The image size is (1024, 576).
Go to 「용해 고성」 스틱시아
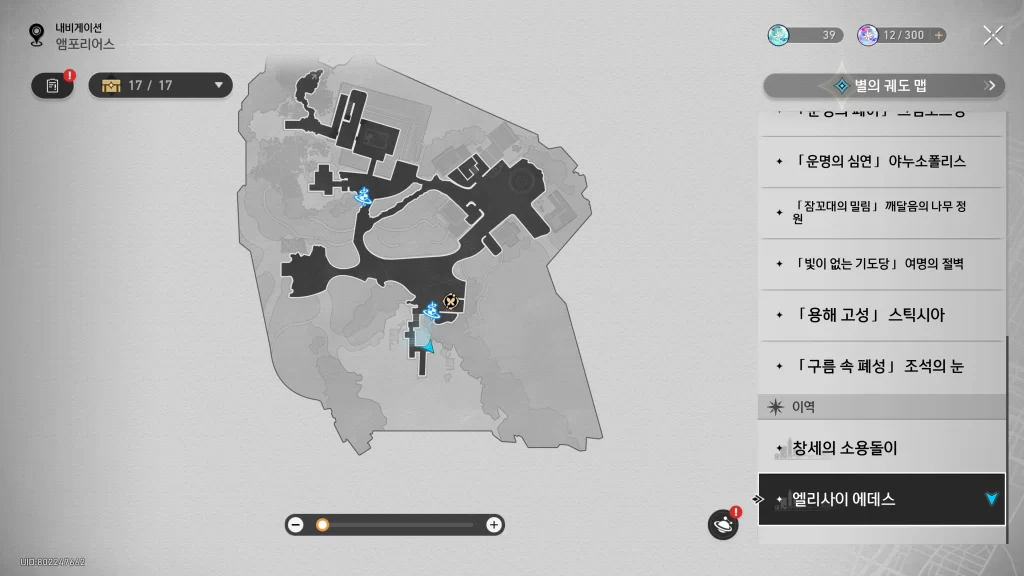[880, 315]
